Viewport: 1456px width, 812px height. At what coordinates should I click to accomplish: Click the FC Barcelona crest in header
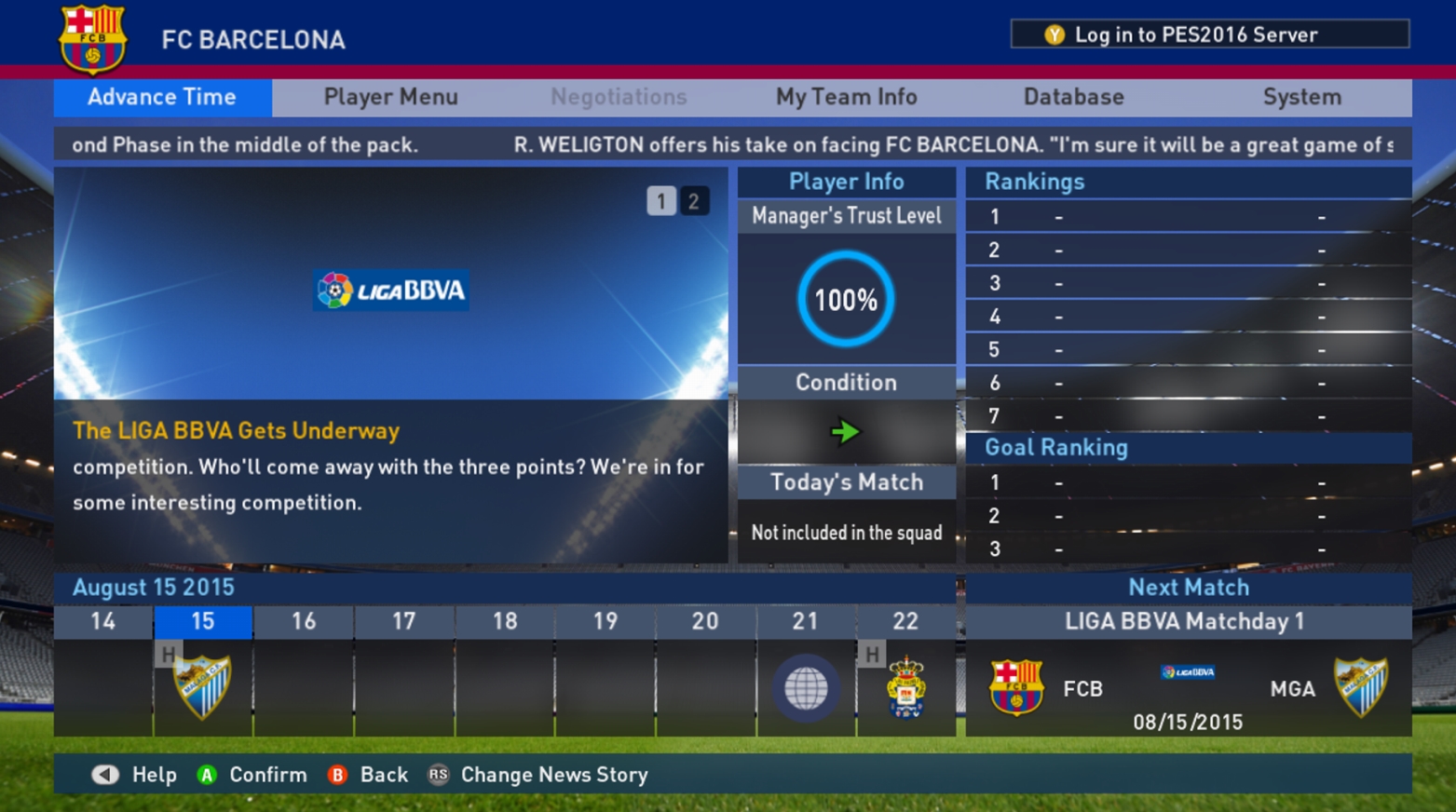point(92,39)
